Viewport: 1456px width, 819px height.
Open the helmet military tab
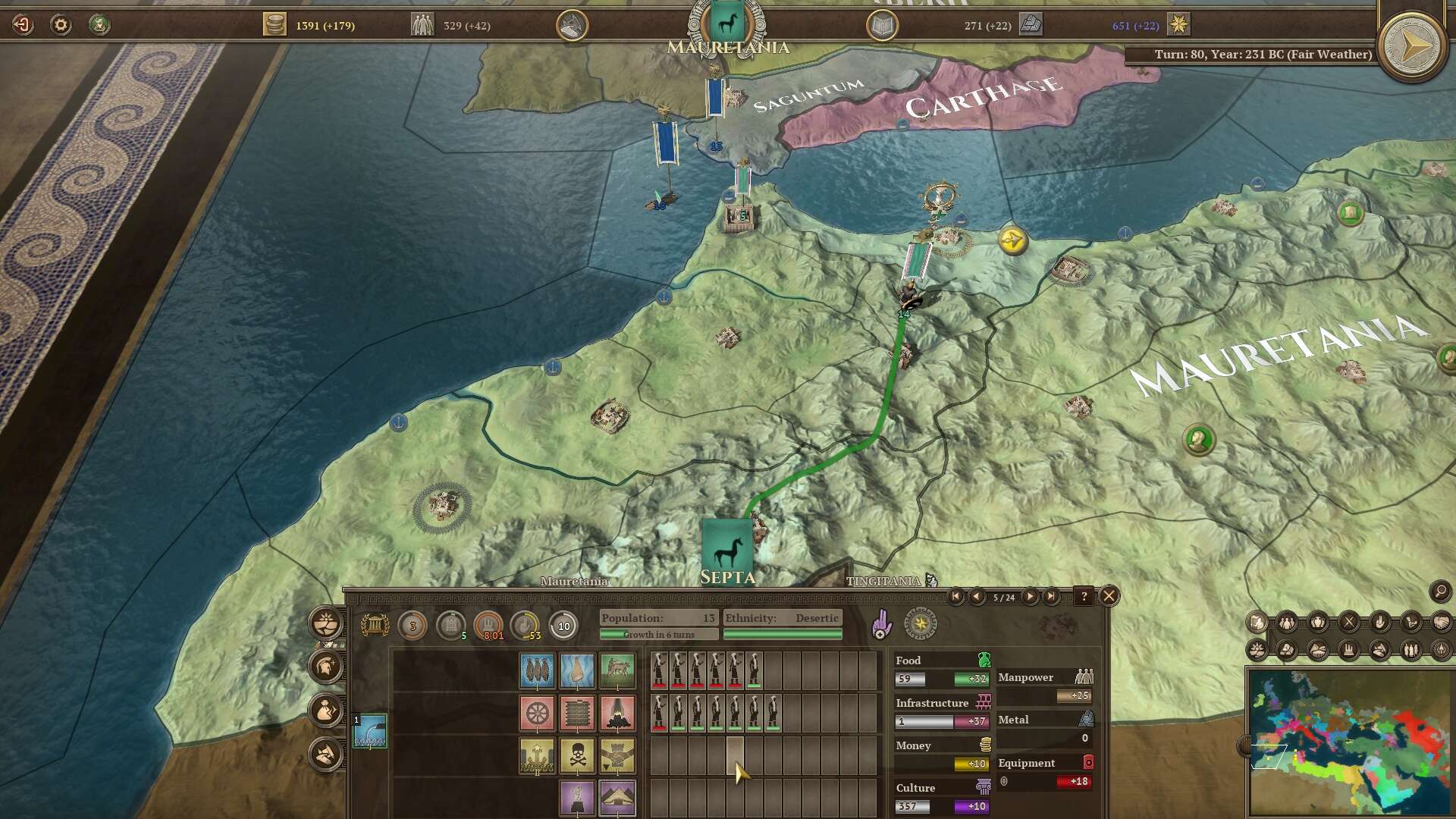(x=326, y=667)
